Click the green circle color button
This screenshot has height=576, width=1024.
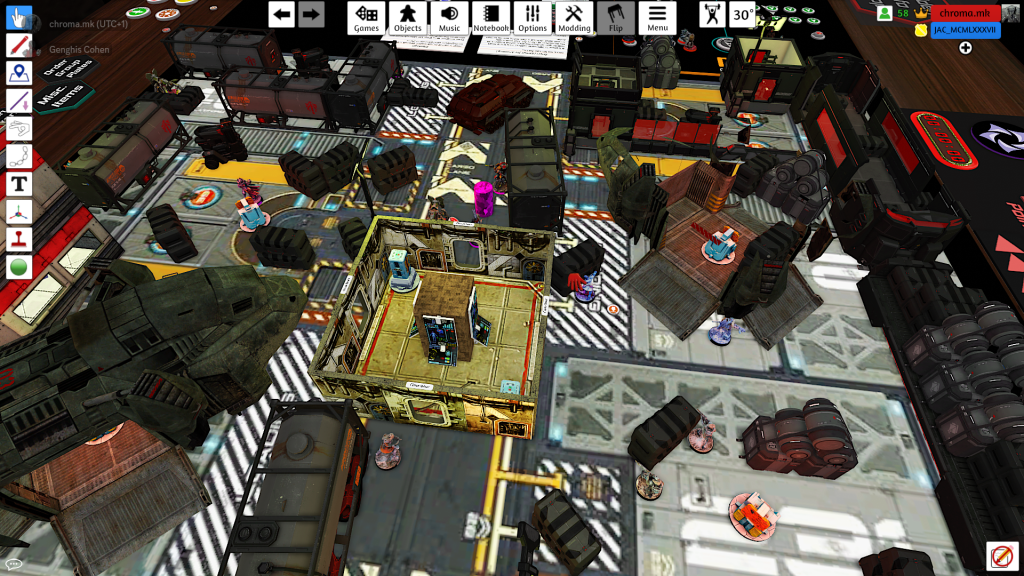coord(19,267)
